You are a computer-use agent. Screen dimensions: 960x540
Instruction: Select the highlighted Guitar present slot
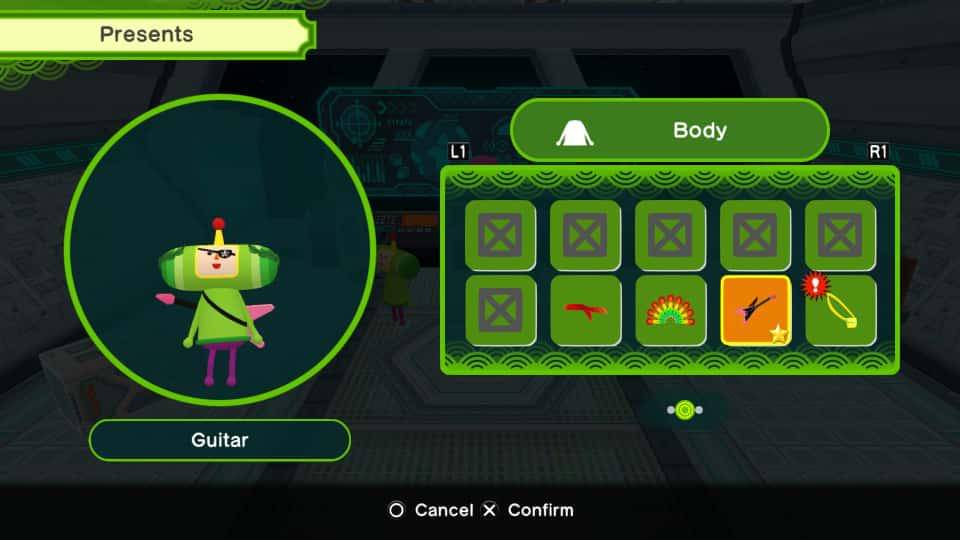pyautogui.click(x=755, y=311)
